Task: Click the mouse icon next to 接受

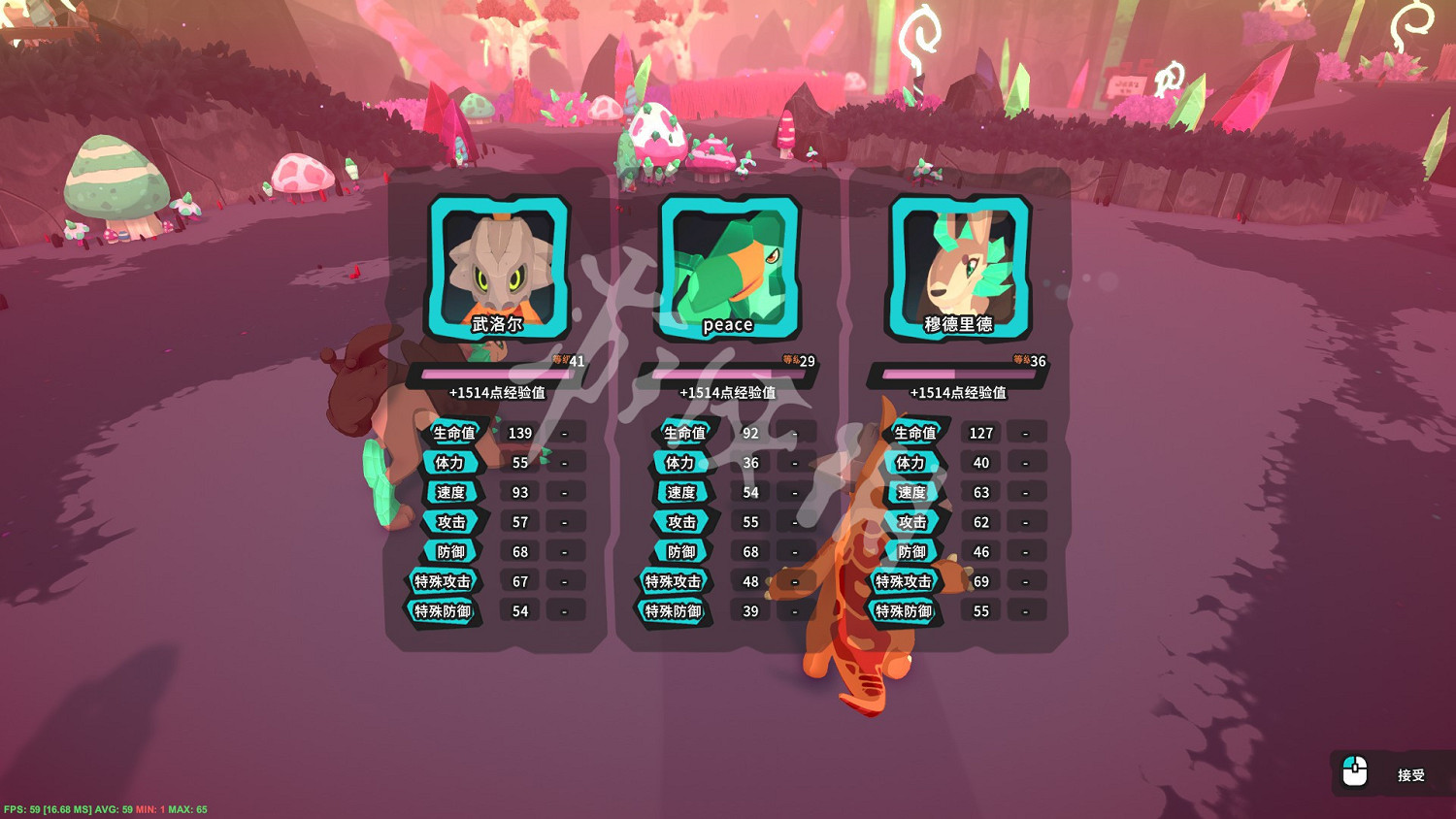Action: [x=1356, y=773]
